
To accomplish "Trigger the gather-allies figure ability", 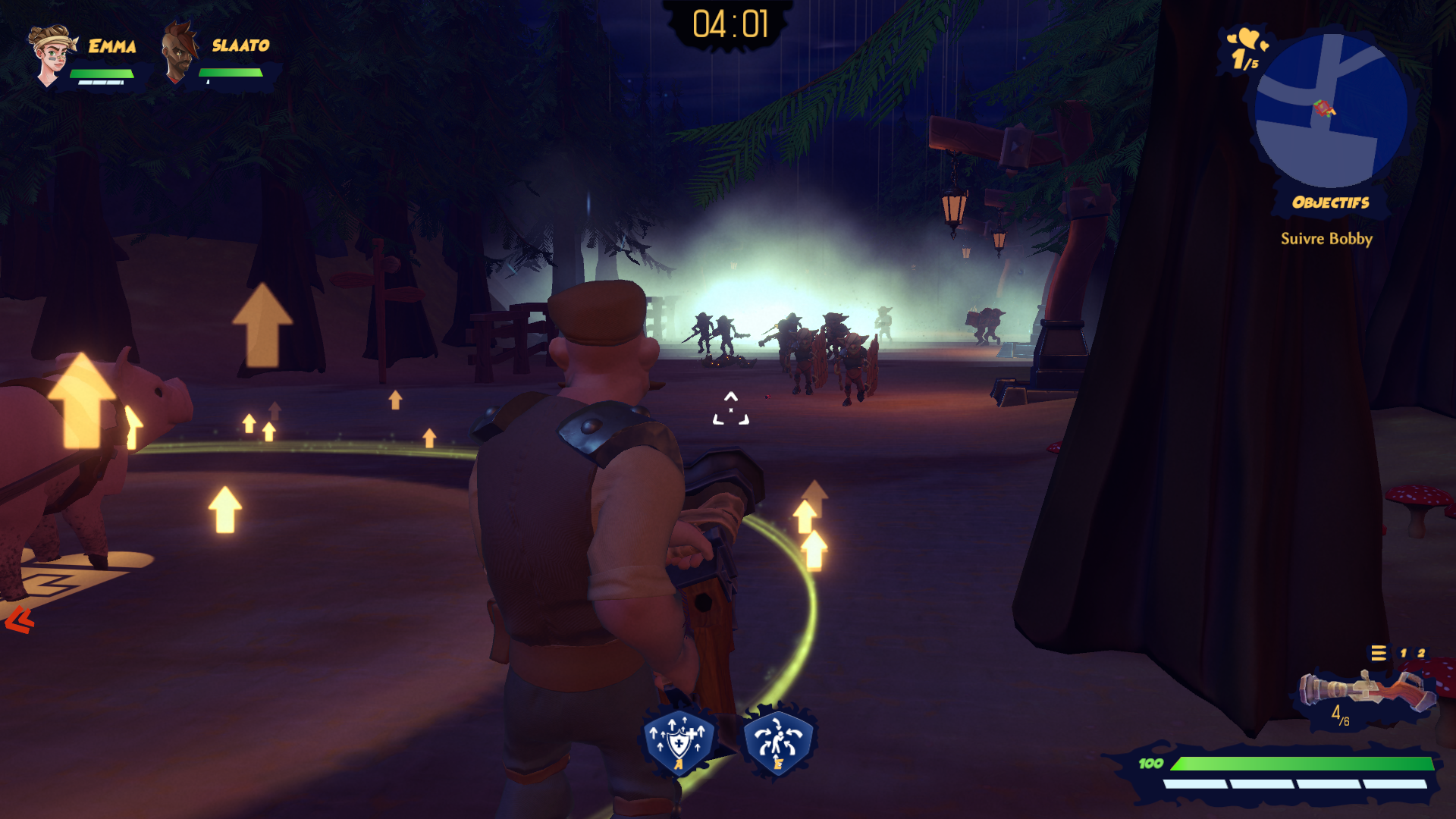I will pos(778,741).
